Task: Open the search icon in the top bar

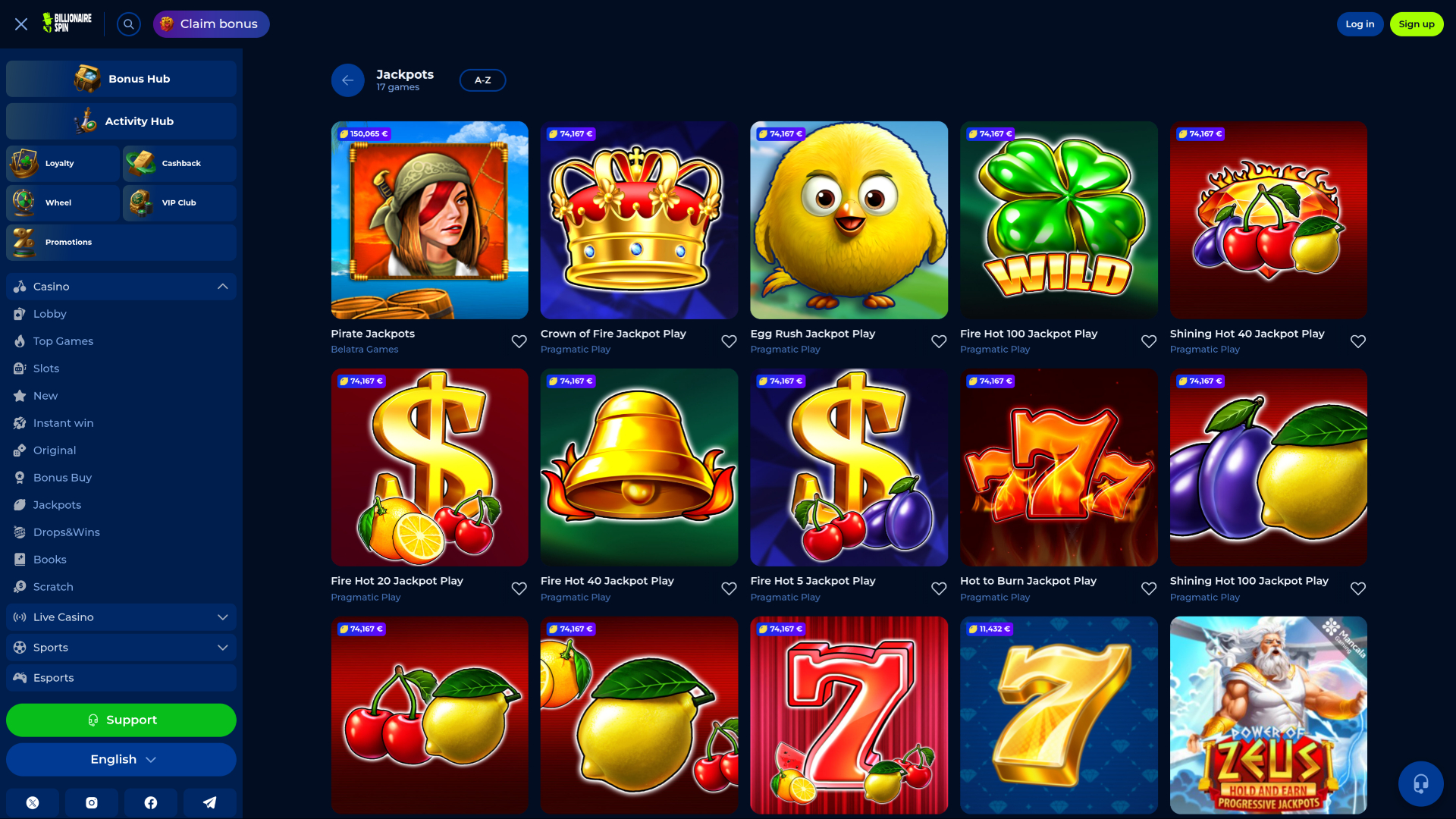Action: (128, 24)
